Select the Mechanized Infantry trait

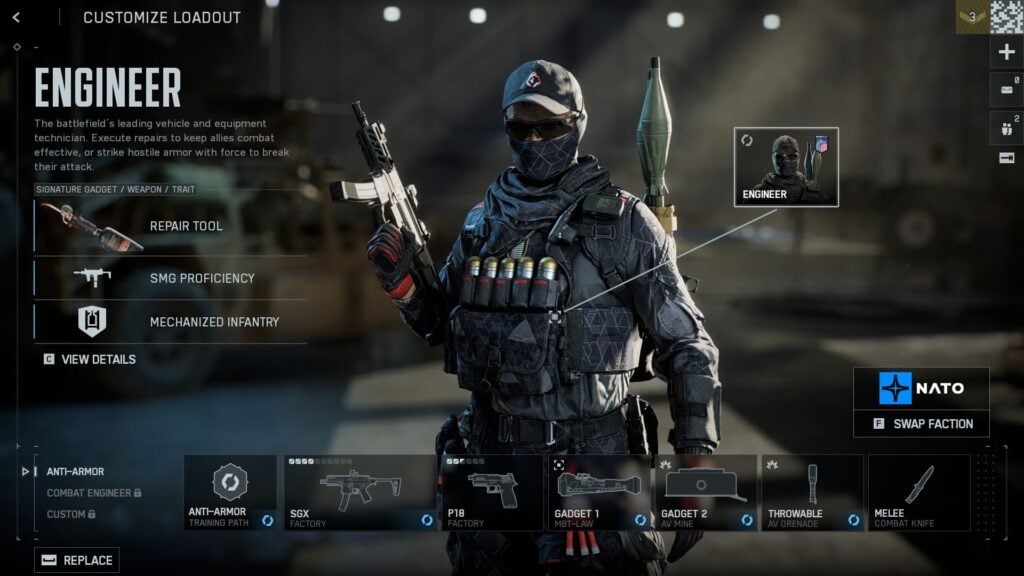[x=170, y=322]
